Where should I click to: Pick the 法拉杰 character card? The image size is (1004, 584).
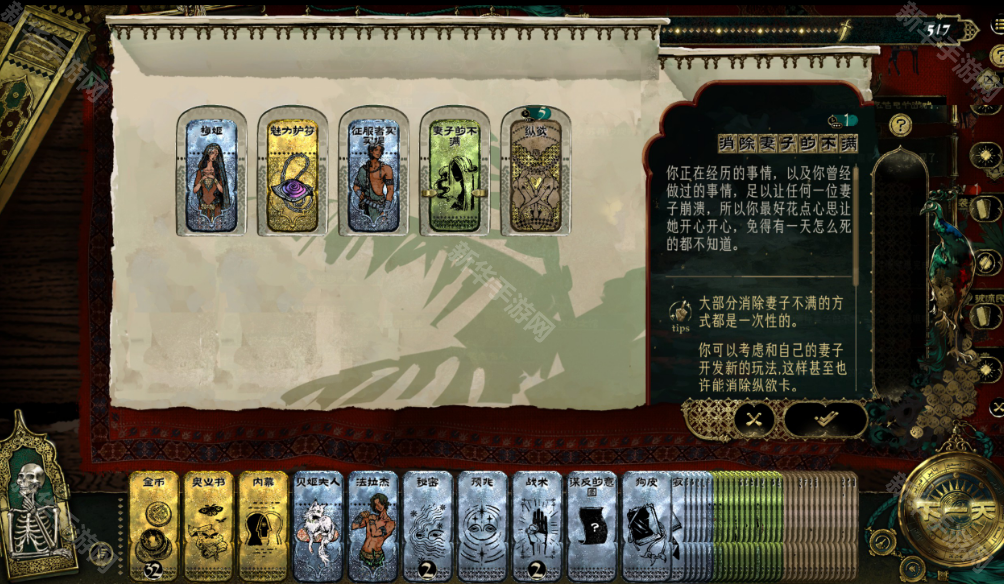point(372,527)
